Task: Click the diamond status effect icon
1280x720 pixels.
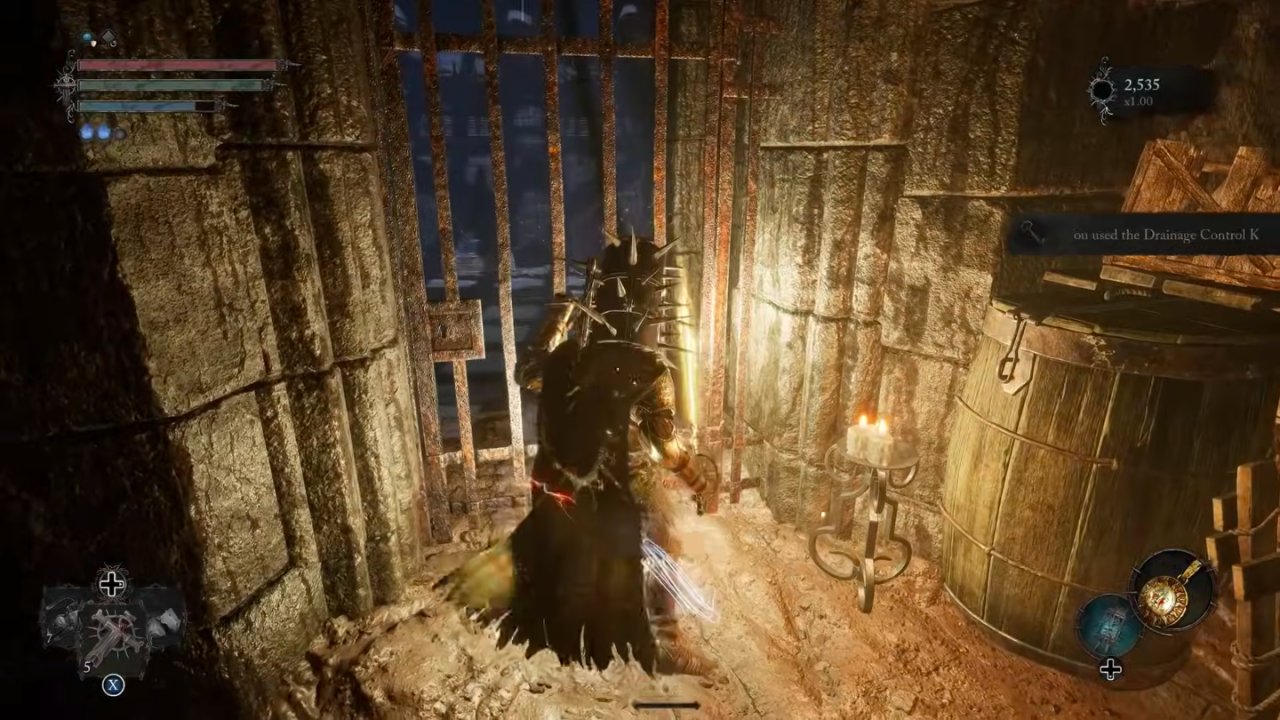Action: 107,37
